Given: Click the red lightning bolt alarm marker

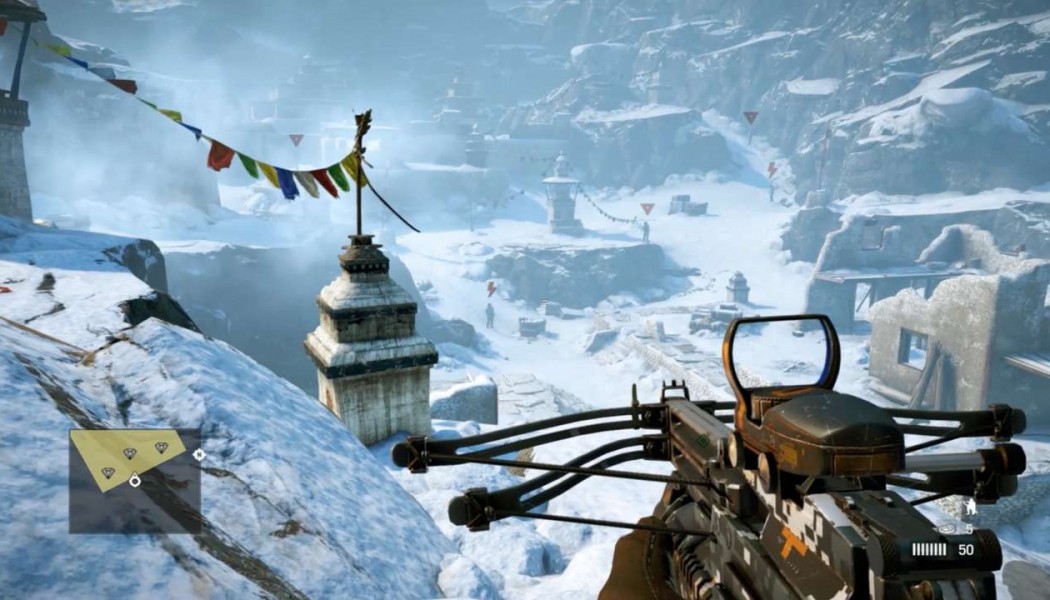Looking at the screenshot, I should point(490,289).
